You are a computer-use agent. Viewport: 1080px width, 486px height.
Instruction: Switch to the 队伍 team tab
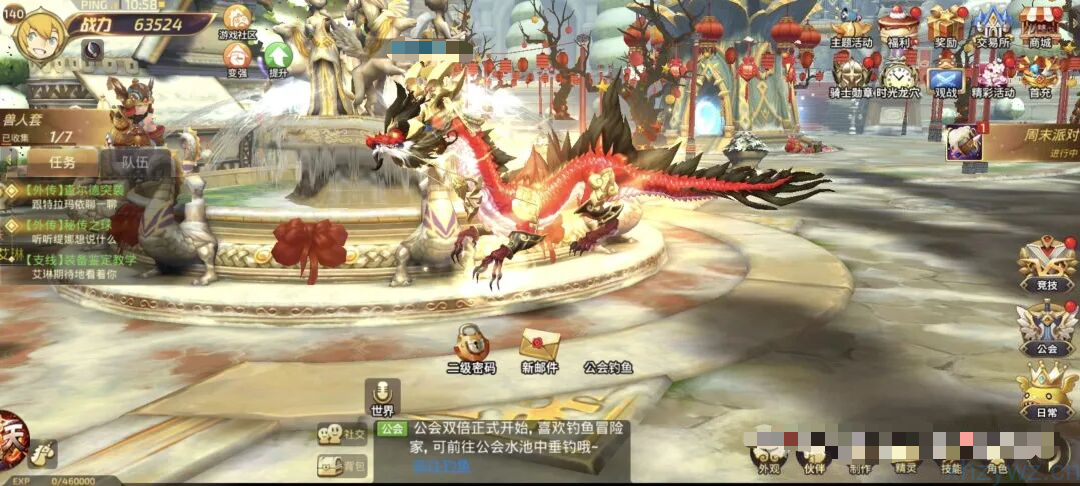pyautogui.click(x=135, y=161)
